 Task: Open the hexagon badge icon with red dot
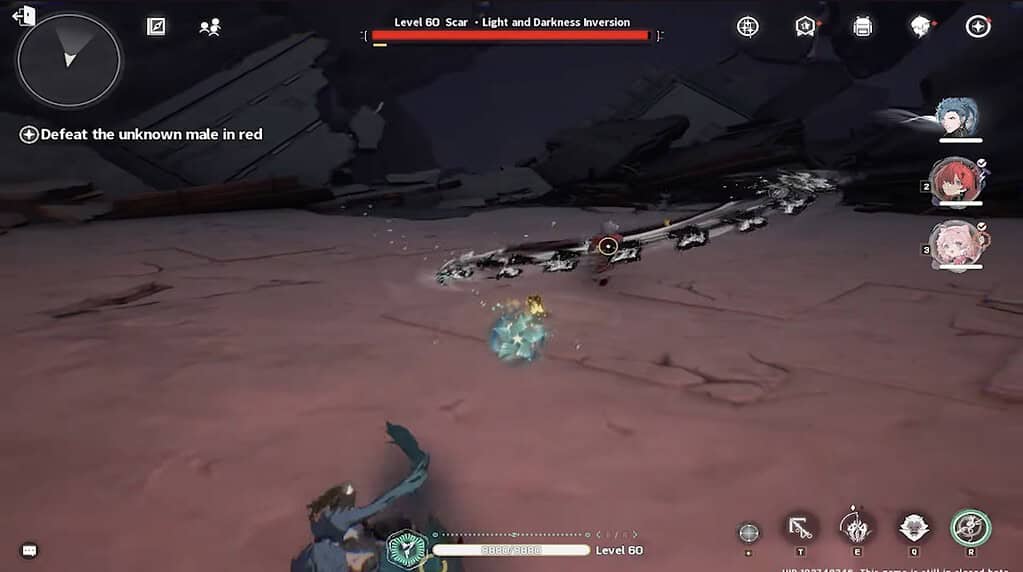[x=805, y=27]
